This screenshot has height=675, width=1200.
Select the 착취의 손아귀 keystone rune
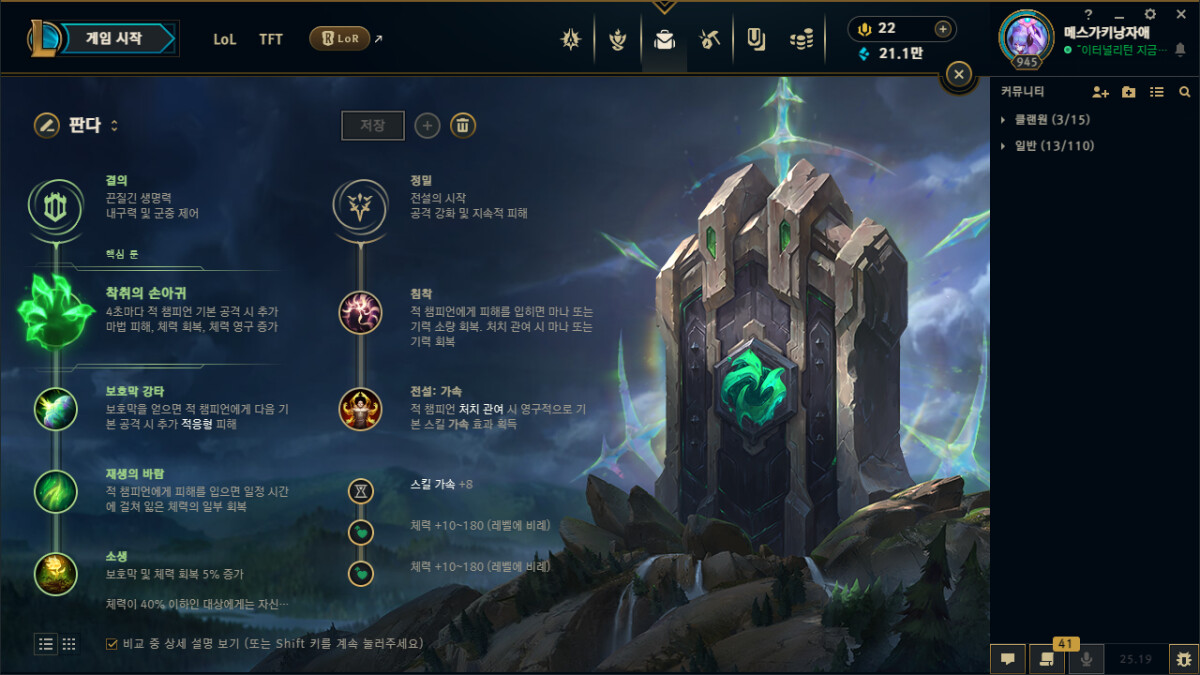tap(55, 310)
